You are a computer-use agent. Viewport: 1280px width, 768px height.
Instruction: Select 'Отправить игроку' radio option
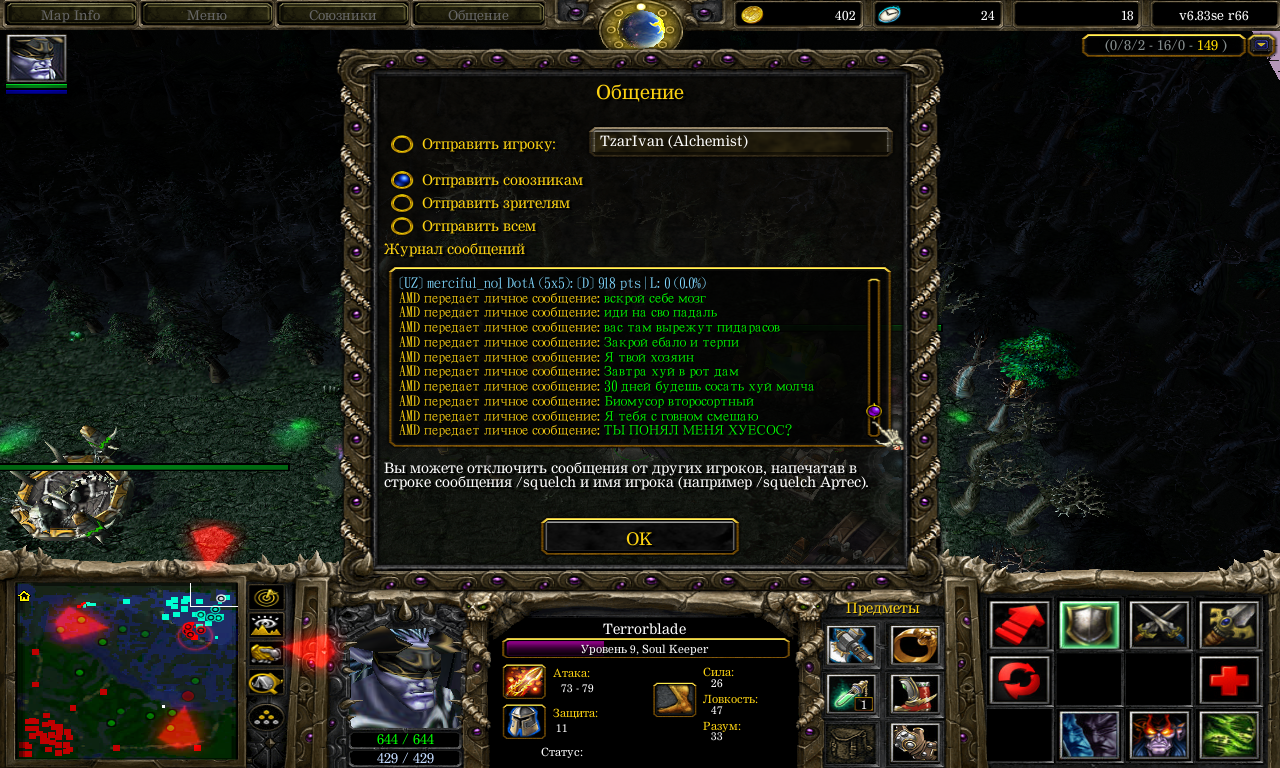pos(402,144)
